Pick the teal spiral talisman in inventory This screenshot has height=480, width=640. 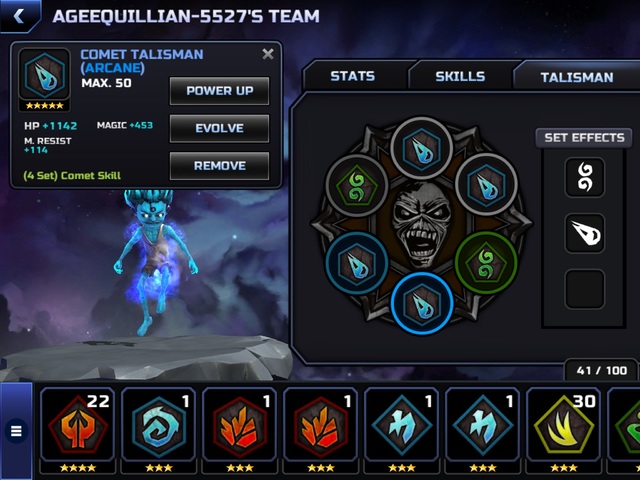(158, 425)
